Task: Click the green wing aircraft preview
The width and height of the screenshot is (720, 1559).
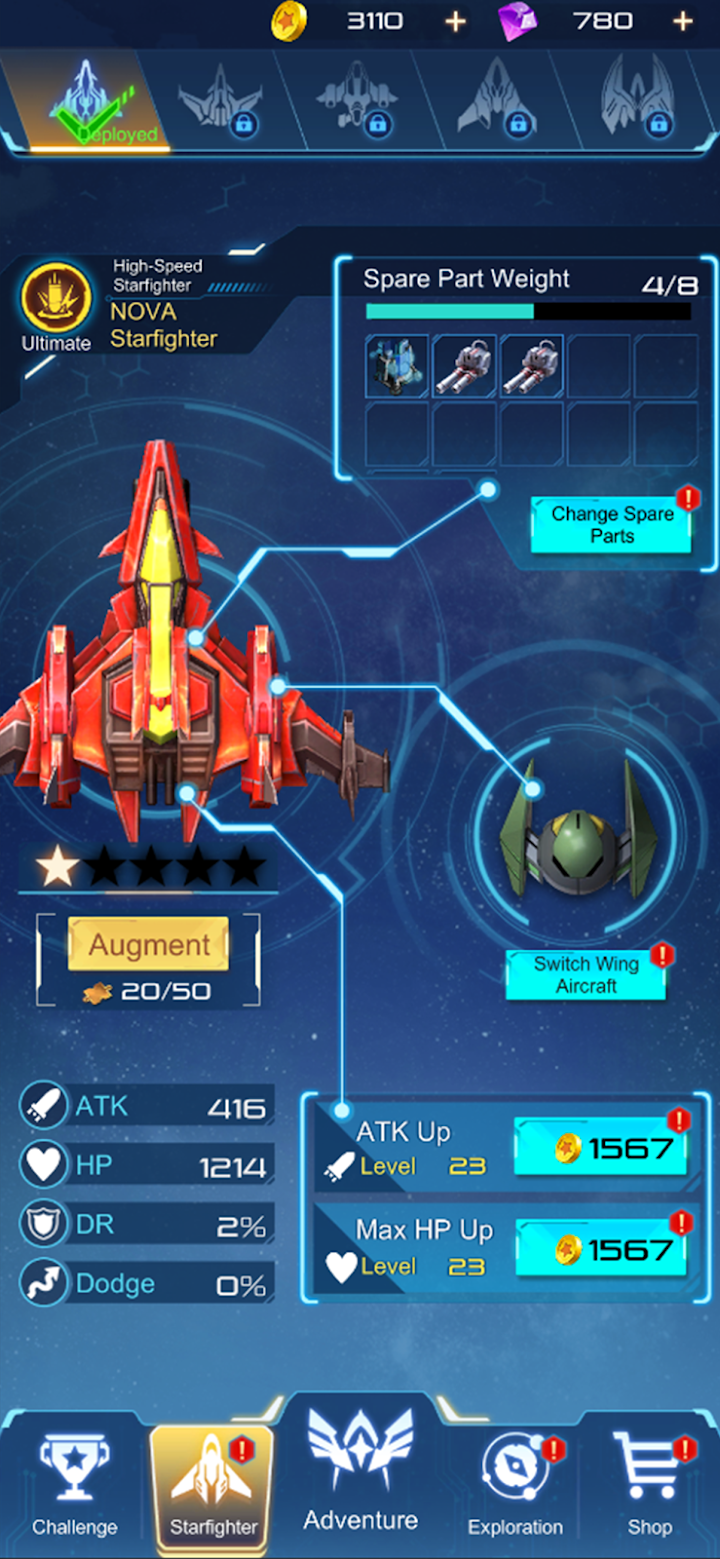Action: [x=578, y=838]
